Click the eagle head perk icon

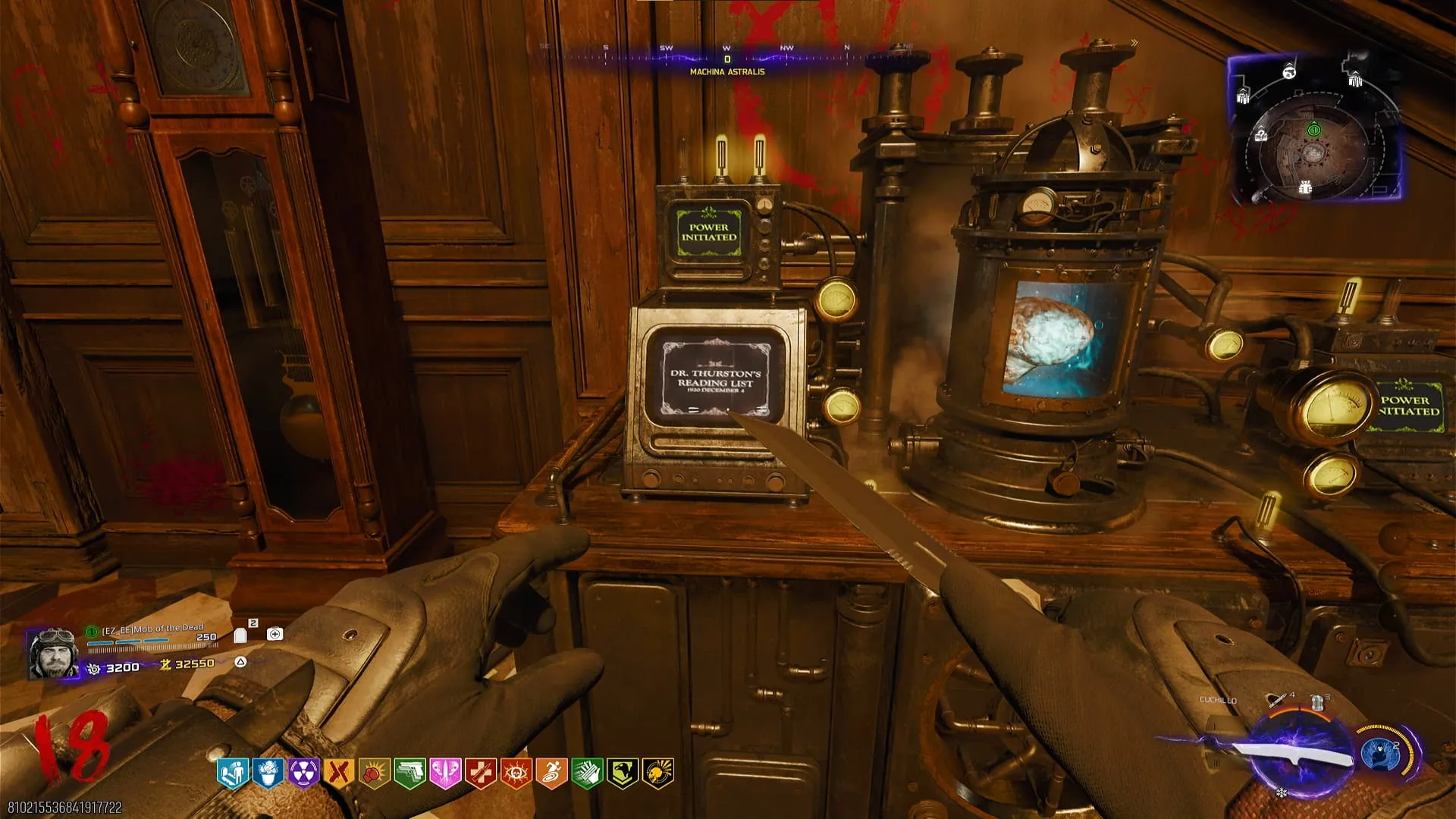click(622, 773)
